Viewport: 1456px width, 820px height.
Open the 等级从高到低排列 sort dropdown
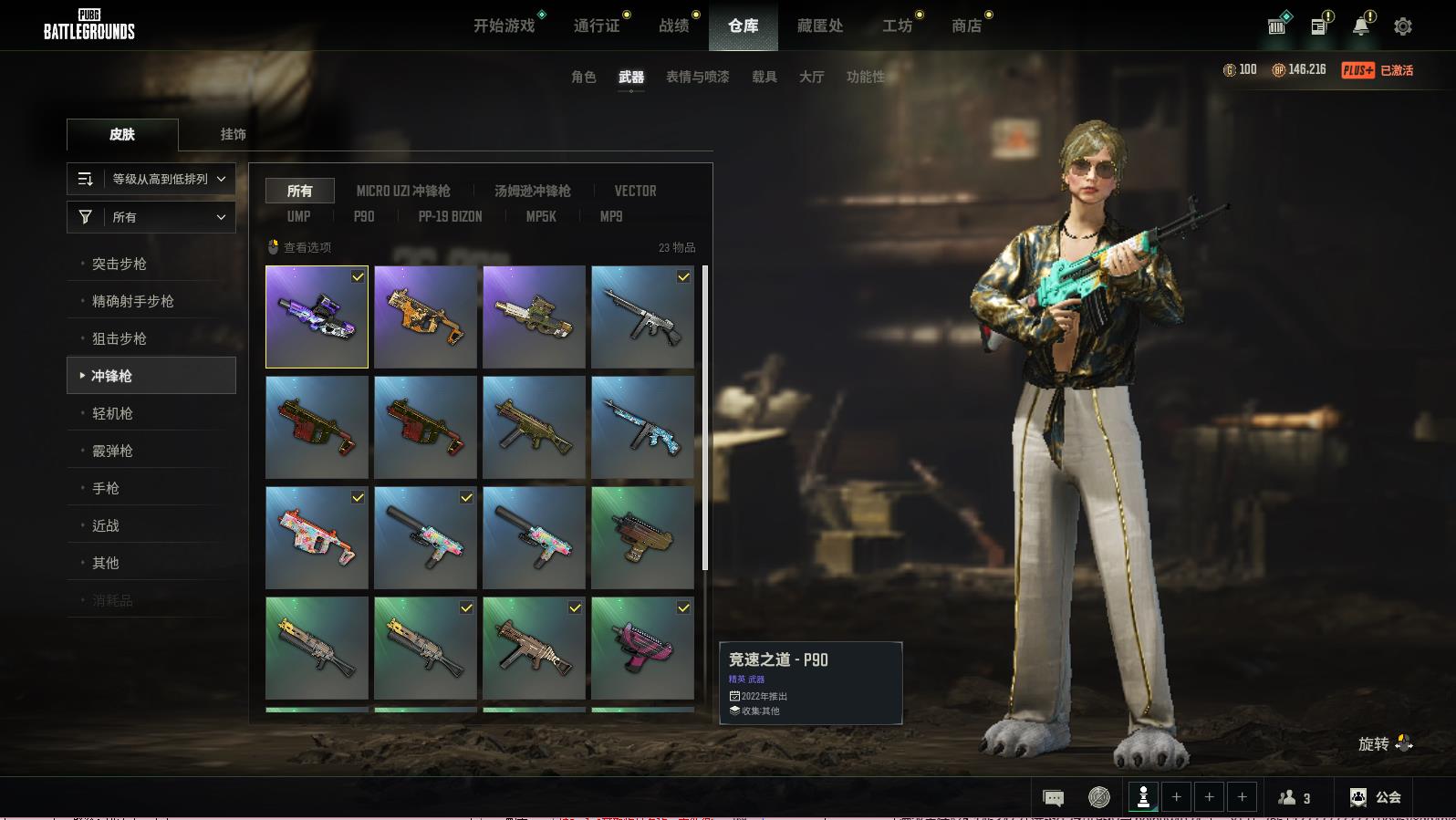151,179
